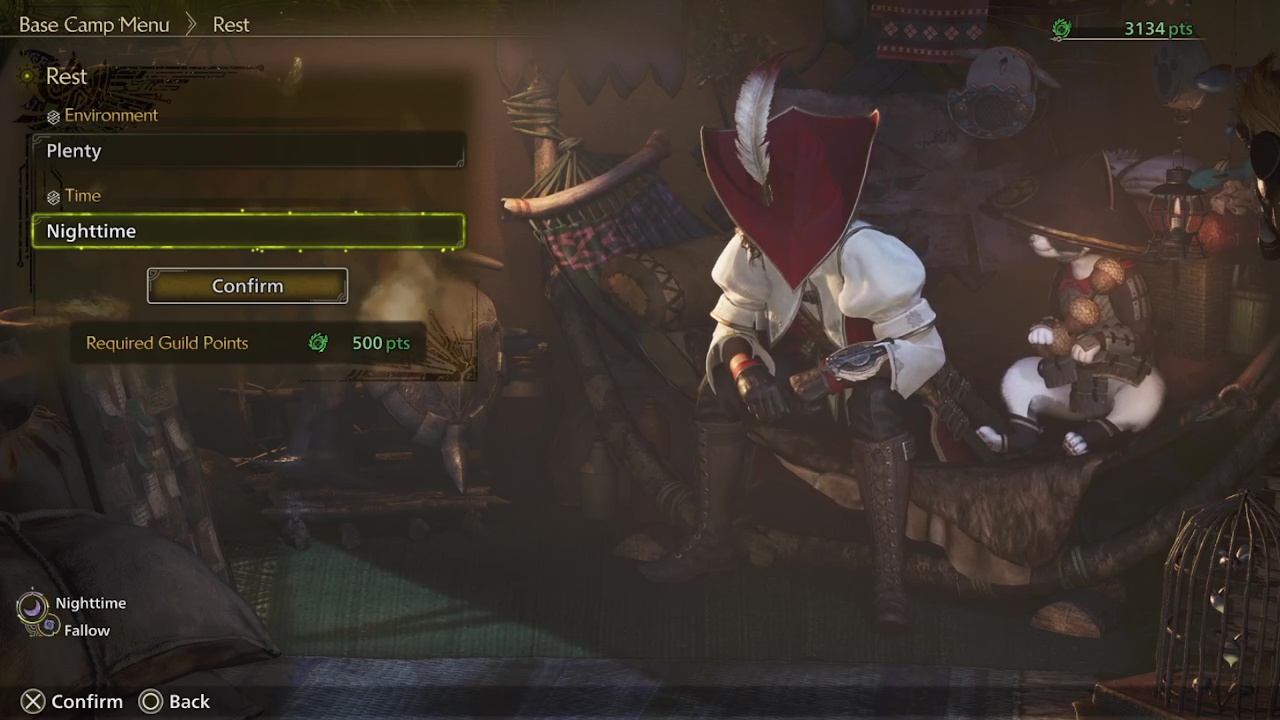Viewport: 1280px width, 720px height.
Task: Click the guild points icon beside 3134 pts
Action: pos(1061,29)
